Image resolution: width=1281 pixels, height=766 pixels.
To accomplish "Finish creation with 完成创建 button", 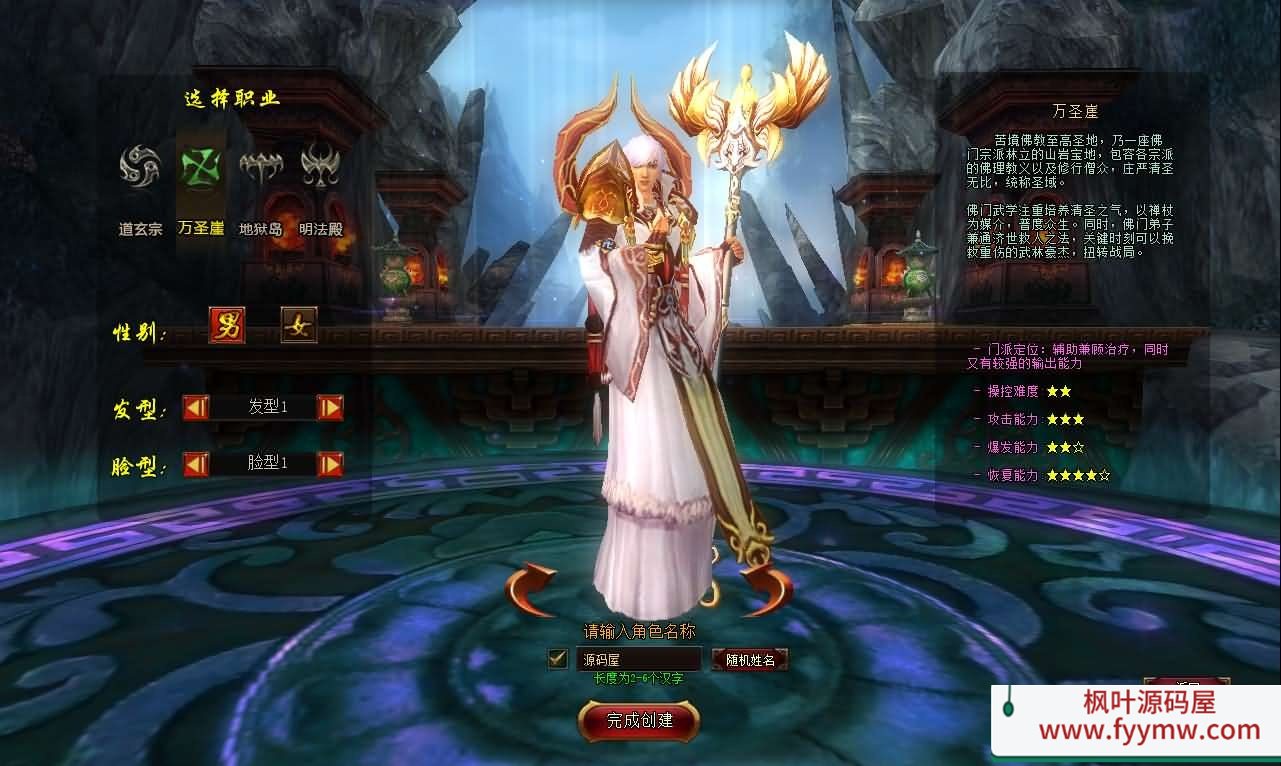I will tap(639, 720).
